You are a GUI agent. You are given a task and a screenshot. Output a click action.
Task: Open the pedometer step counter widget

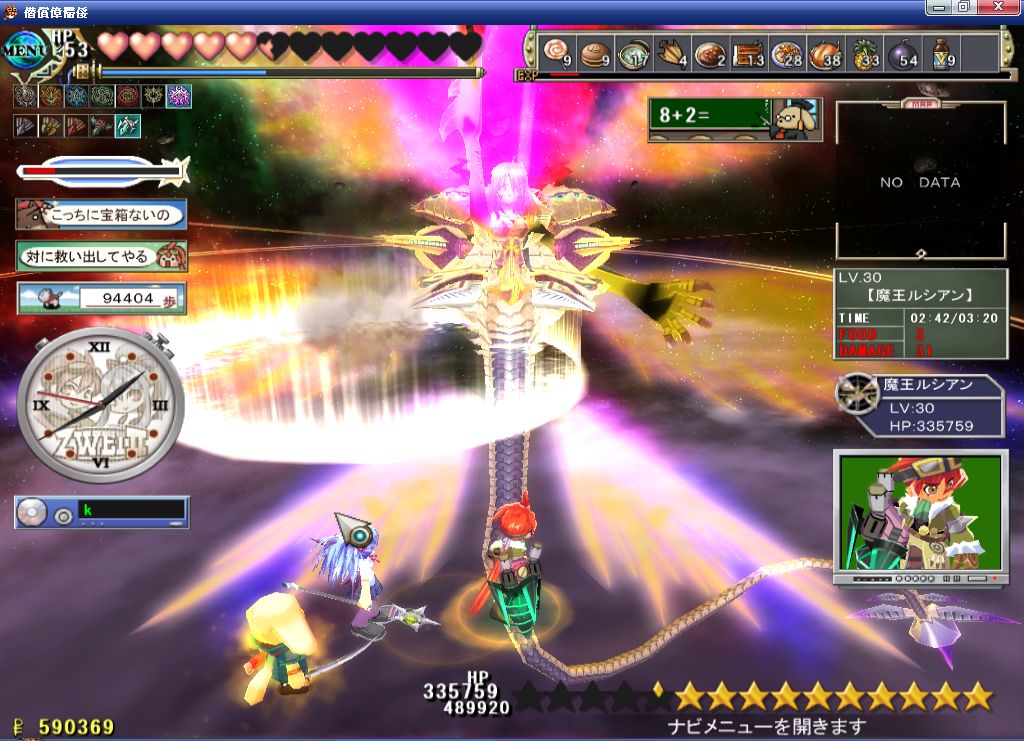(x=101, y=297)
